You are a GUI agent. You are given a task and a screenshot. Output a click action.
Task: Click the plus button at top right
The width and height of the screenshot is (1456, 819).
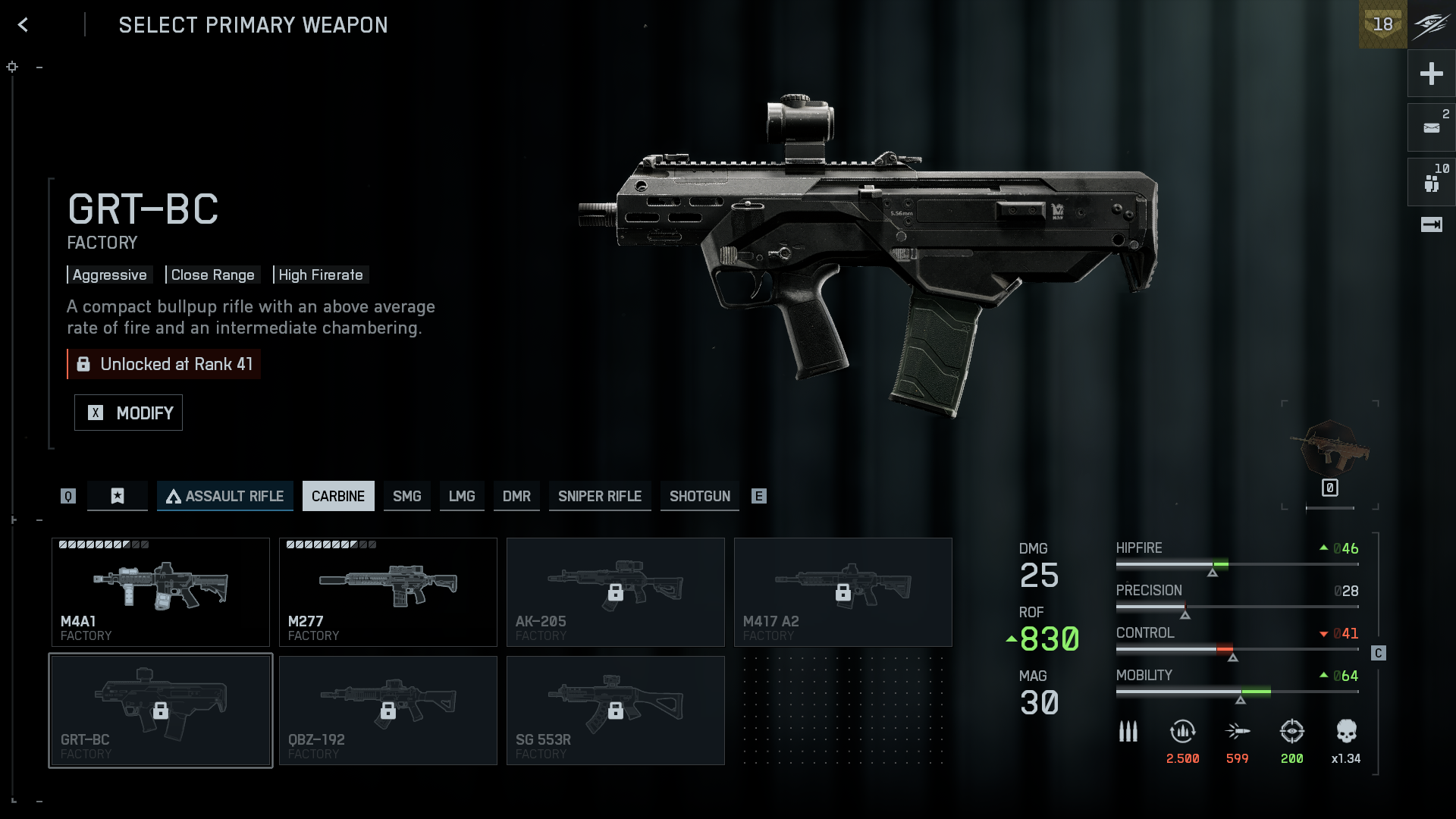point(1431,74)
